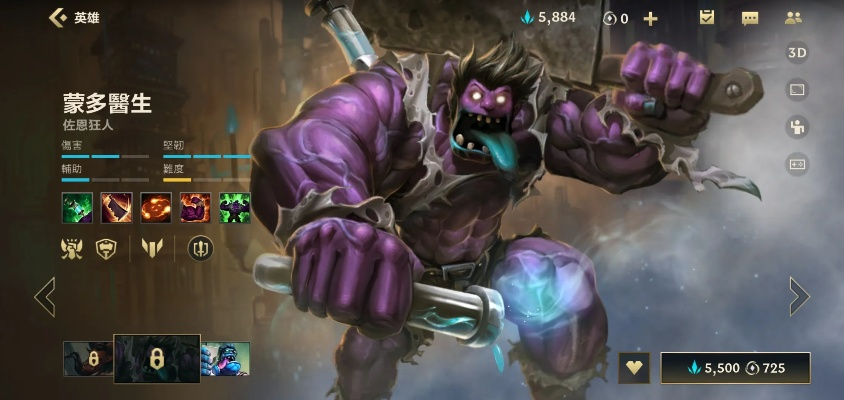Open the chat speech bubble icon
This screenshot has height=400, width=844.
point(750,18)
